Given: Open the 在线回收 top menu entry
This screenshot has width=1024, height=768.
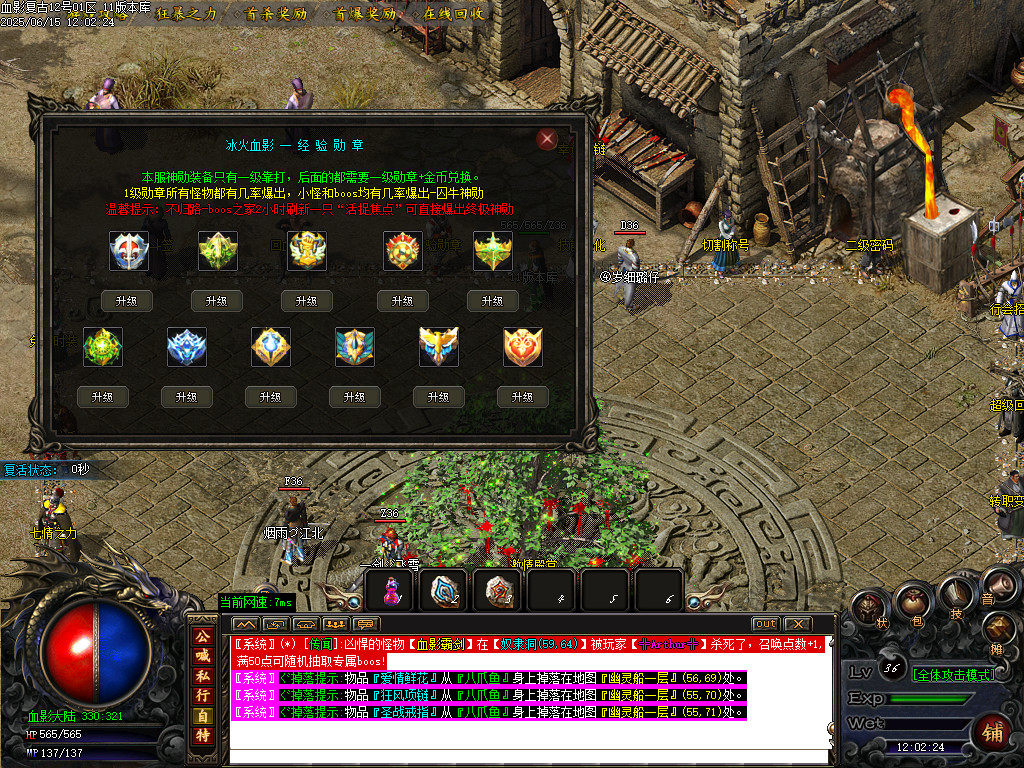Looking at the screenshot, I should coord(453,14).
